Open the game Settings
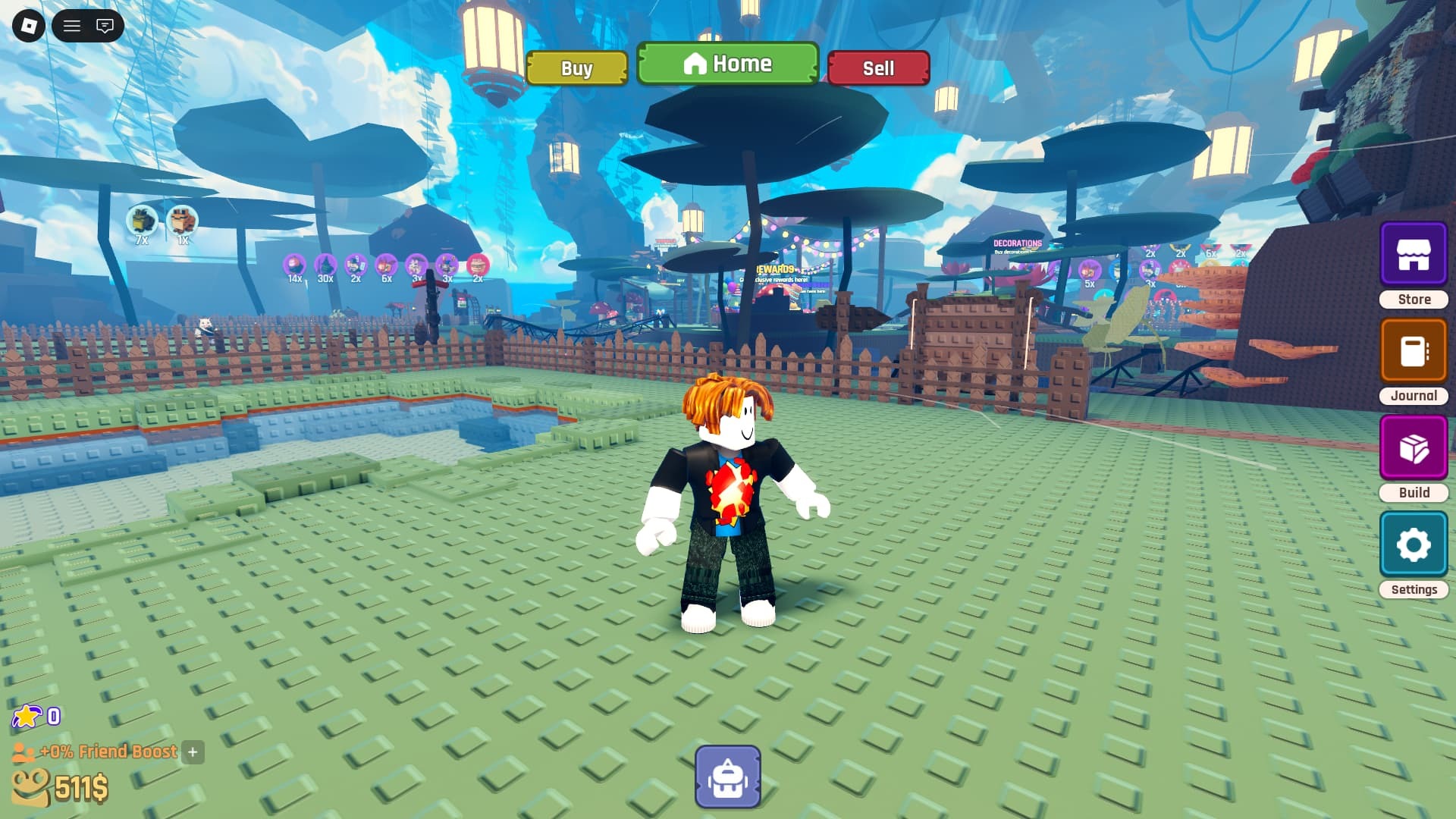Image resolution: width=1456 pixels, height=819 pixels. pyautogui.click(x=1413, y=544)
